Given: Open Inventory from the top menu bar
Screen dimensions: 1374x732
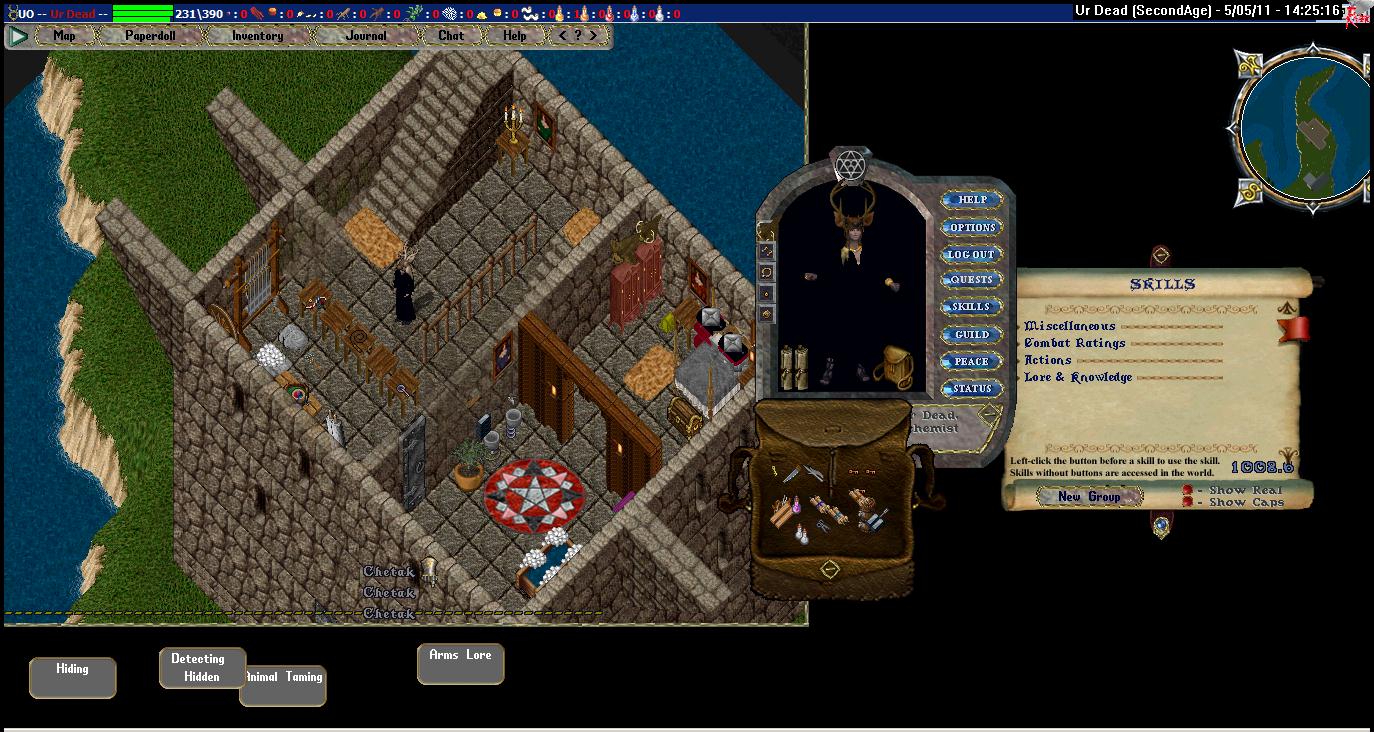Looking at the screenshot, I should (x=257, y=36).
